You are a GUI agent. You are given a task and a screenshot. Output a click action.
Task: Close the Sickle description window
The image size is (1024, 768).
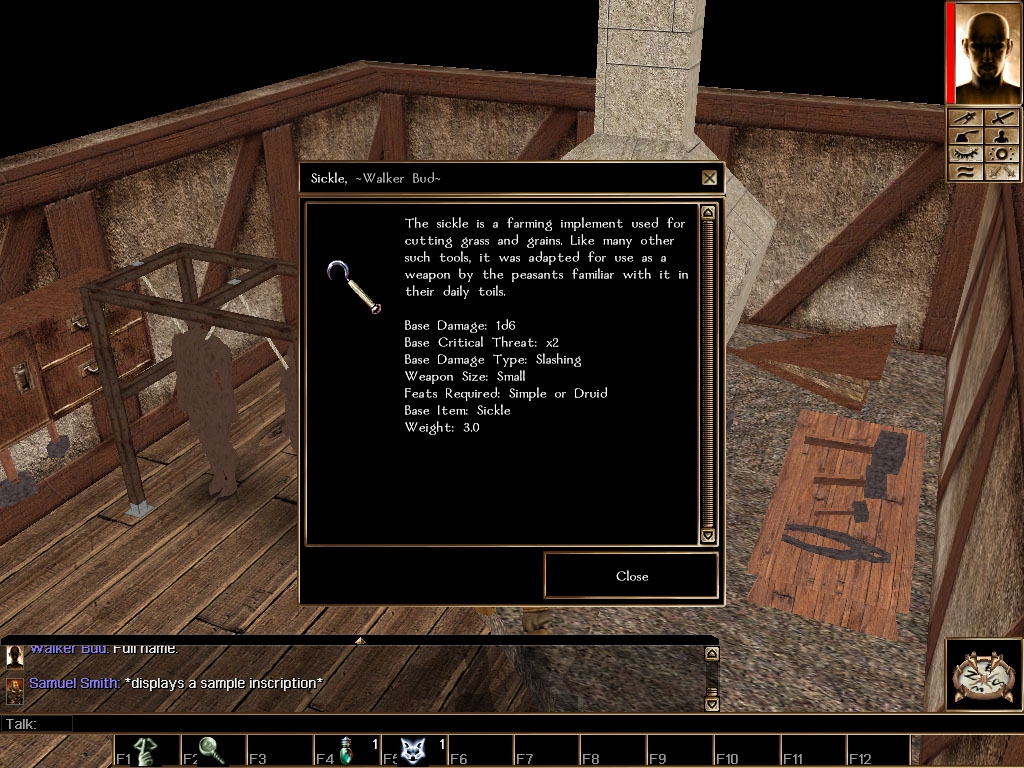pos(631,576)
